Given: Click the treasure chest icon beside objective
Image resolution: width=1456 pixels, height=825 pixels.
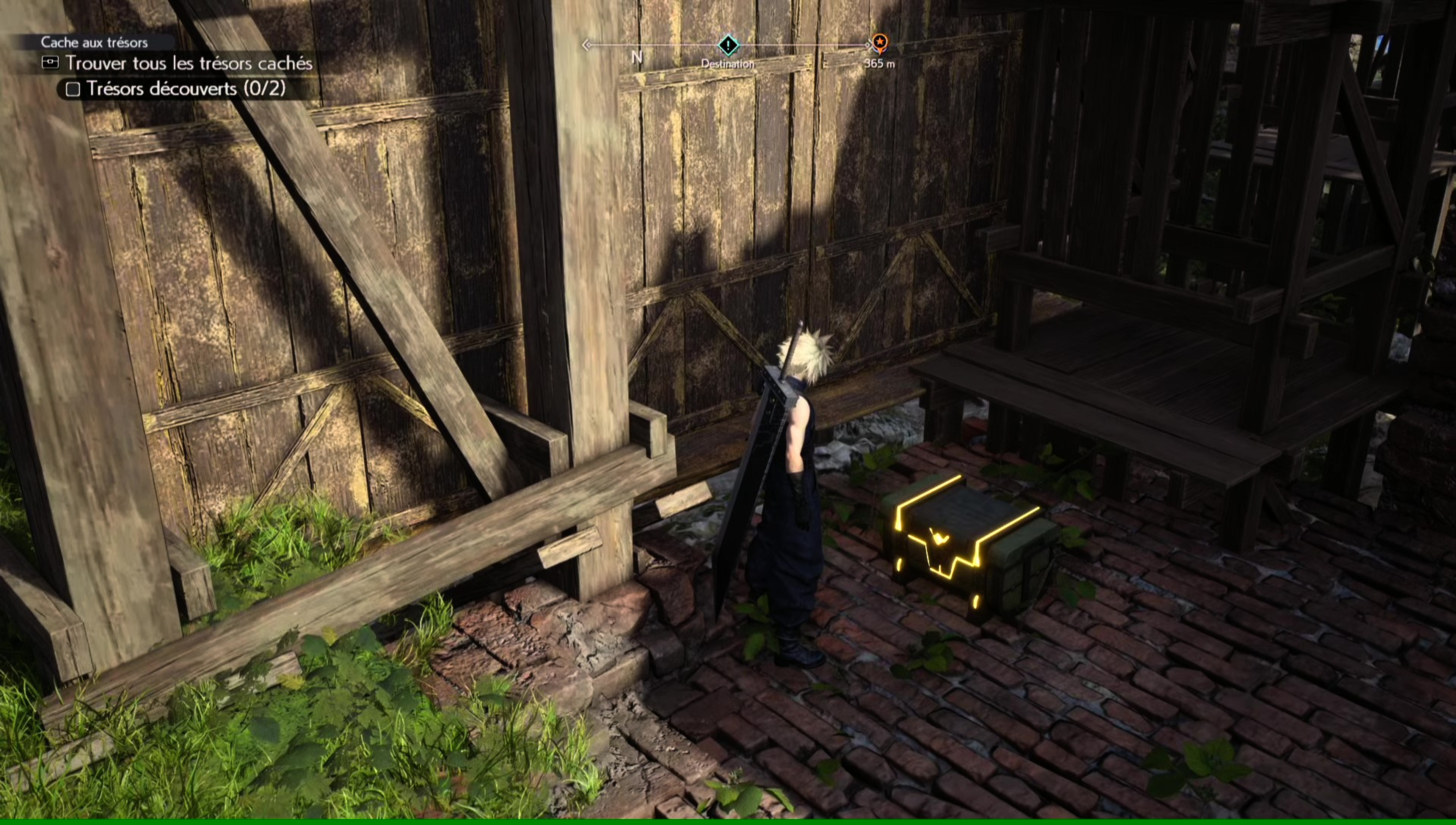Looking at the screenshot, I should [x=50, y=62].
